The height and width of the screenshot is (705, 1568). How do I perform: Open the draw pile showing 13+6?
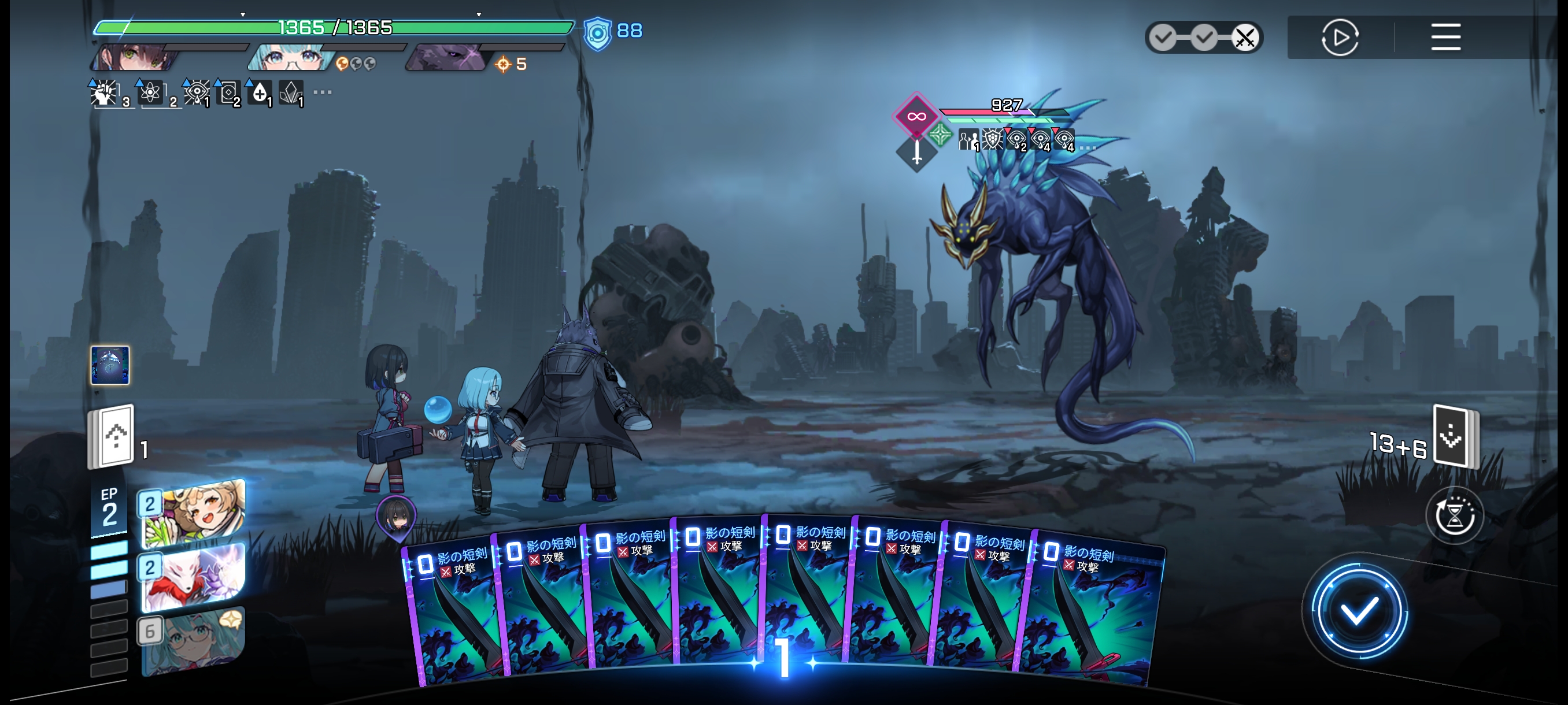coord(1455,436)
